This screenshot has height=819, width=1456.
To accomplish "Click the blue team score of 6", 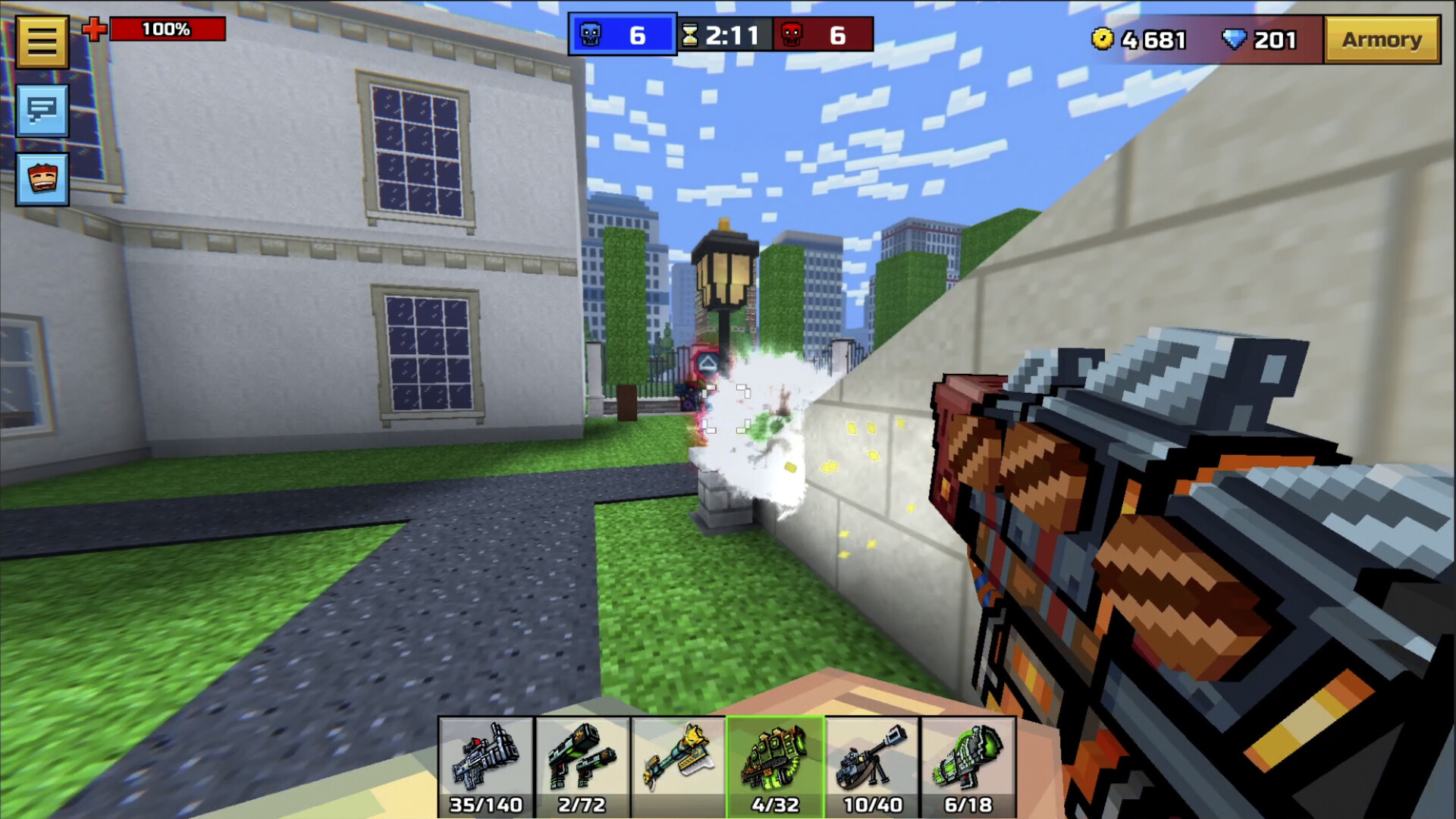I will 639,33.
